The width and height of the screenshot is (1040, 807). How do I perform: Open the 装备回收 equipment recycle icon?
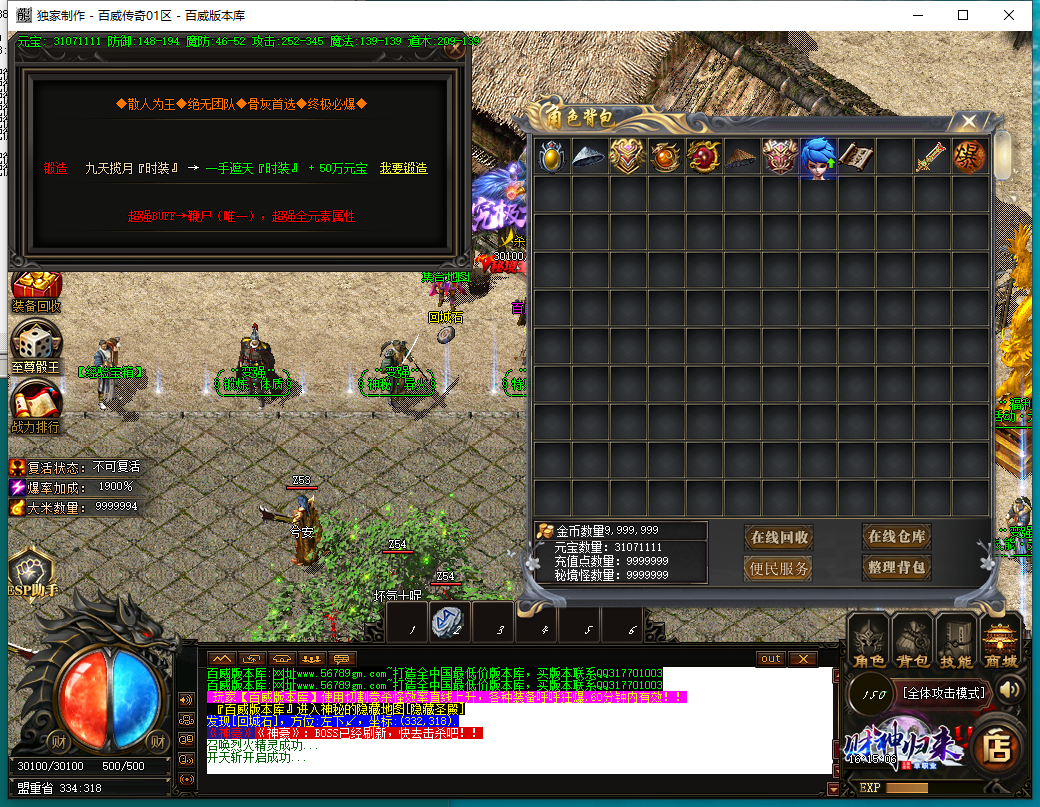pos(36,291)
